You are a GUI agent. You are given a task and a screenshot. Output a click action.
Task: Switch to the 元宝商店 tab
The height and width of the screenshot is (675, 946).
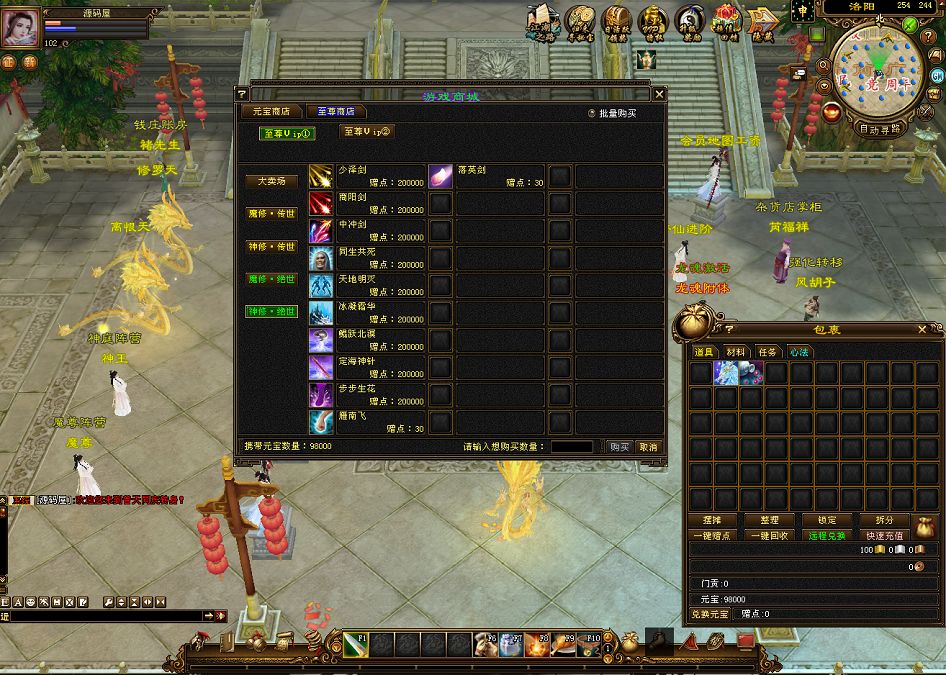[271, 112]
